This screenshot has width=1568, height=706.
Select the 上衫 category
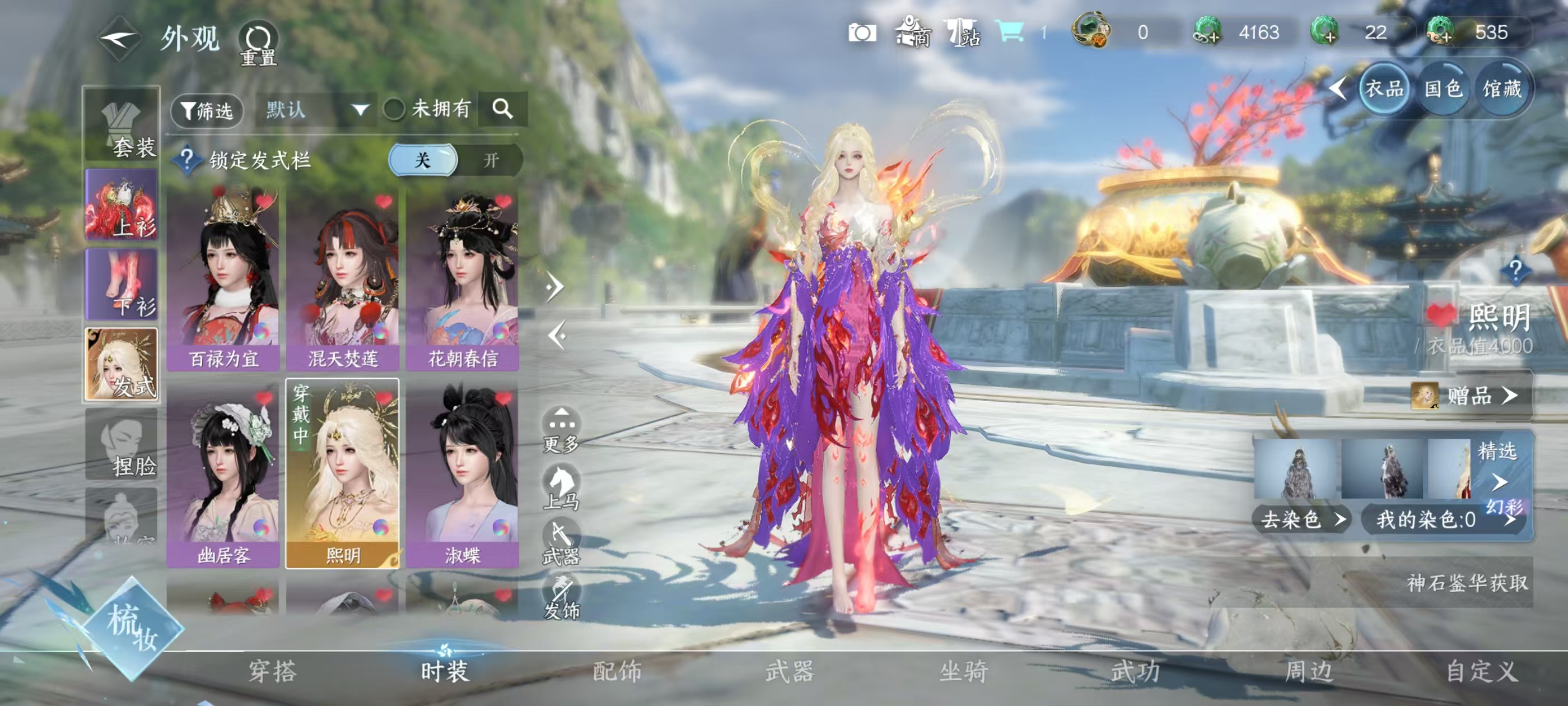[122, 205]
